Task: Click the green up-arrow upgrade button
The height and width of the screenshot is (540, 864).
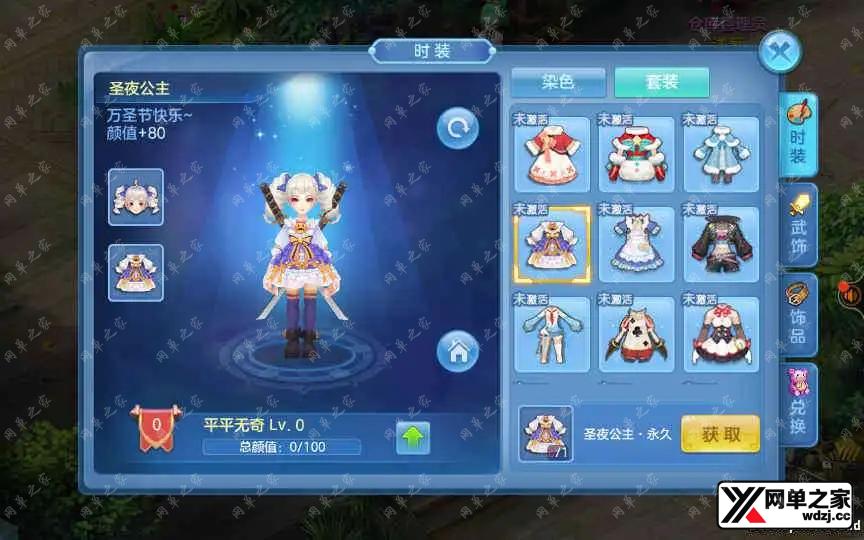Action: coord(413,437)
